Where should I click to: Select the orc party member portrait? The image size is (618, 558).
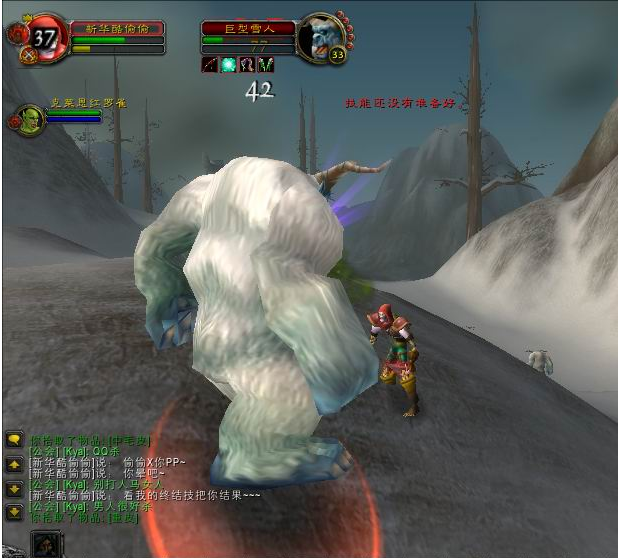pyautogui.click(x=29, y=120)
